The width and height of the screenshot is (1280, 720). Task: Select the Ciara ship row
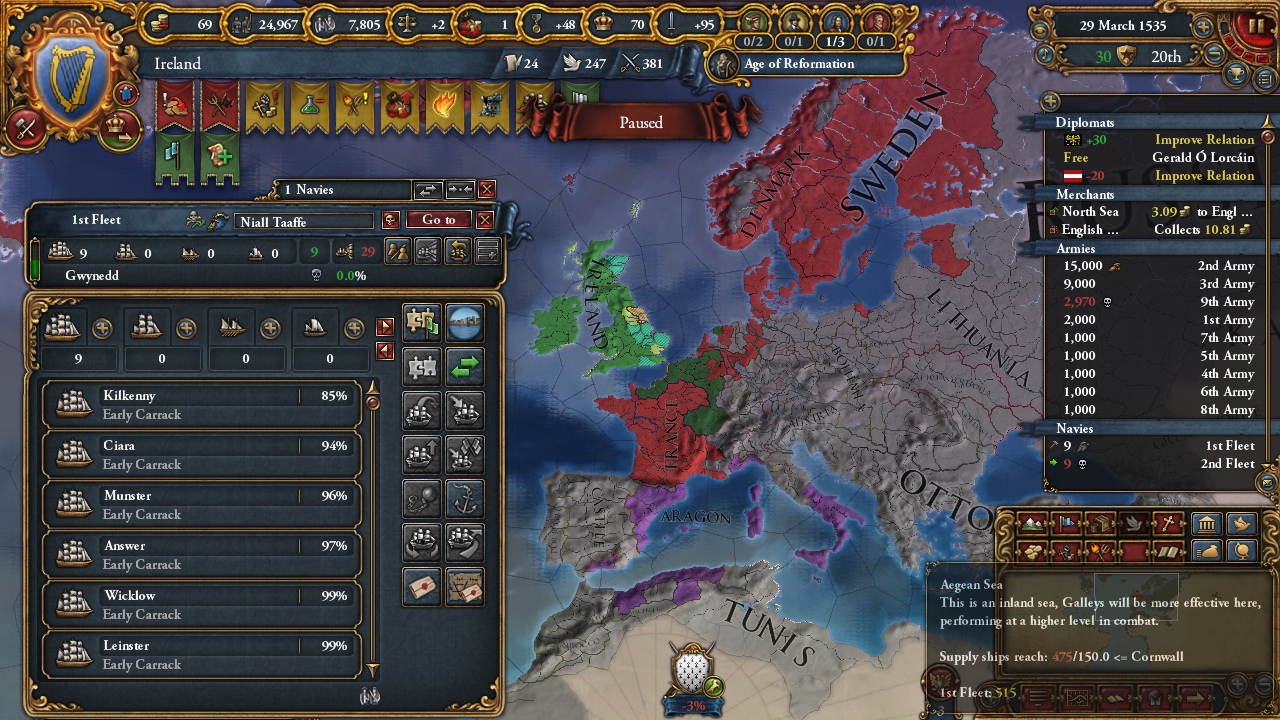[200, 454]
